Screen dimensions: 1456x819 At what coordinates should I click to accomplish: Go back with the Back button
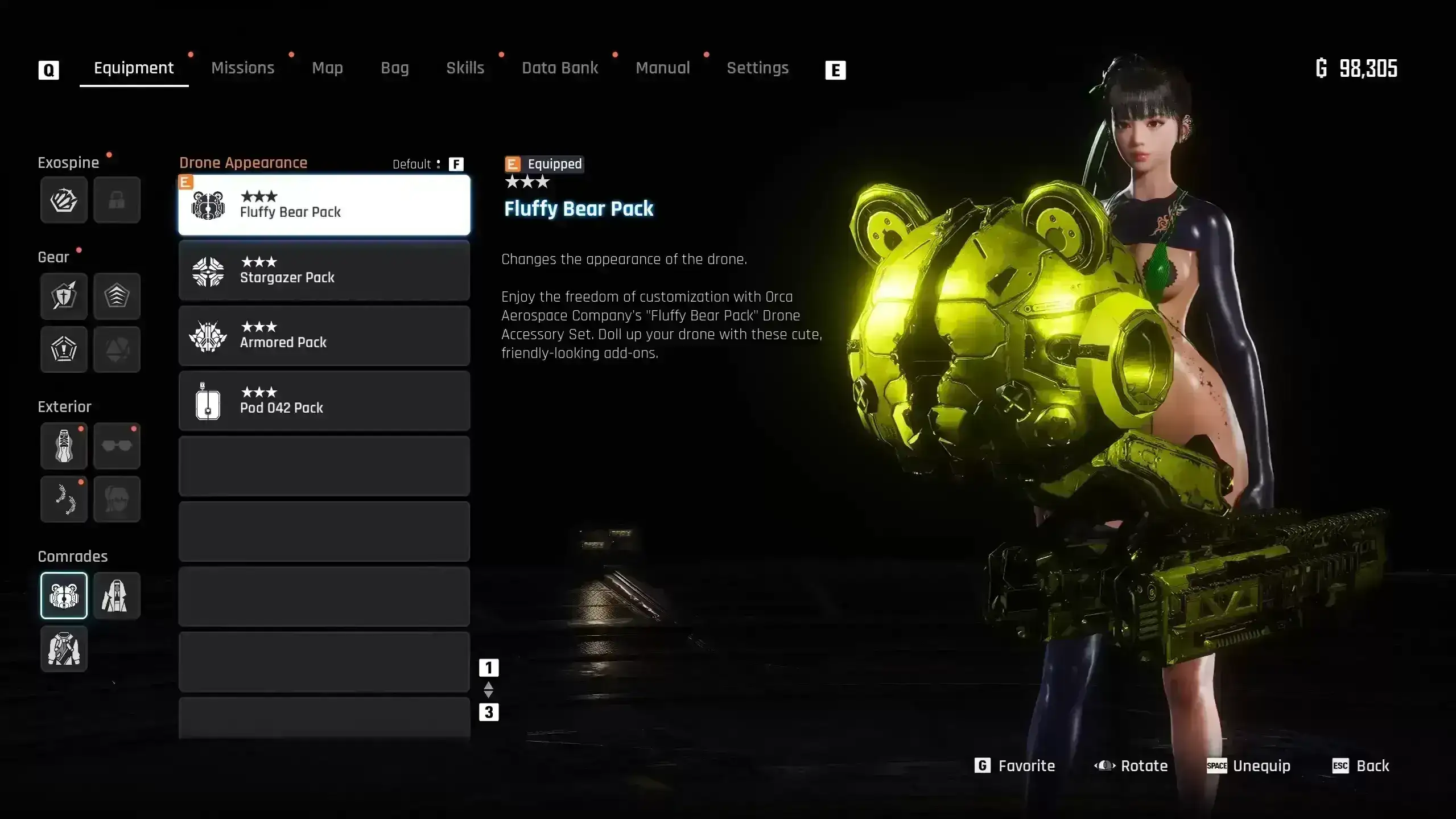1360,766
